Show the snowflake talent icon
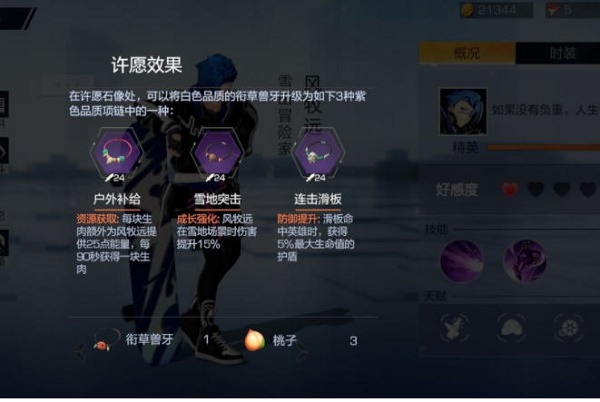The width and height of the screenshot is (600, 402). click(x=570, y=326)
